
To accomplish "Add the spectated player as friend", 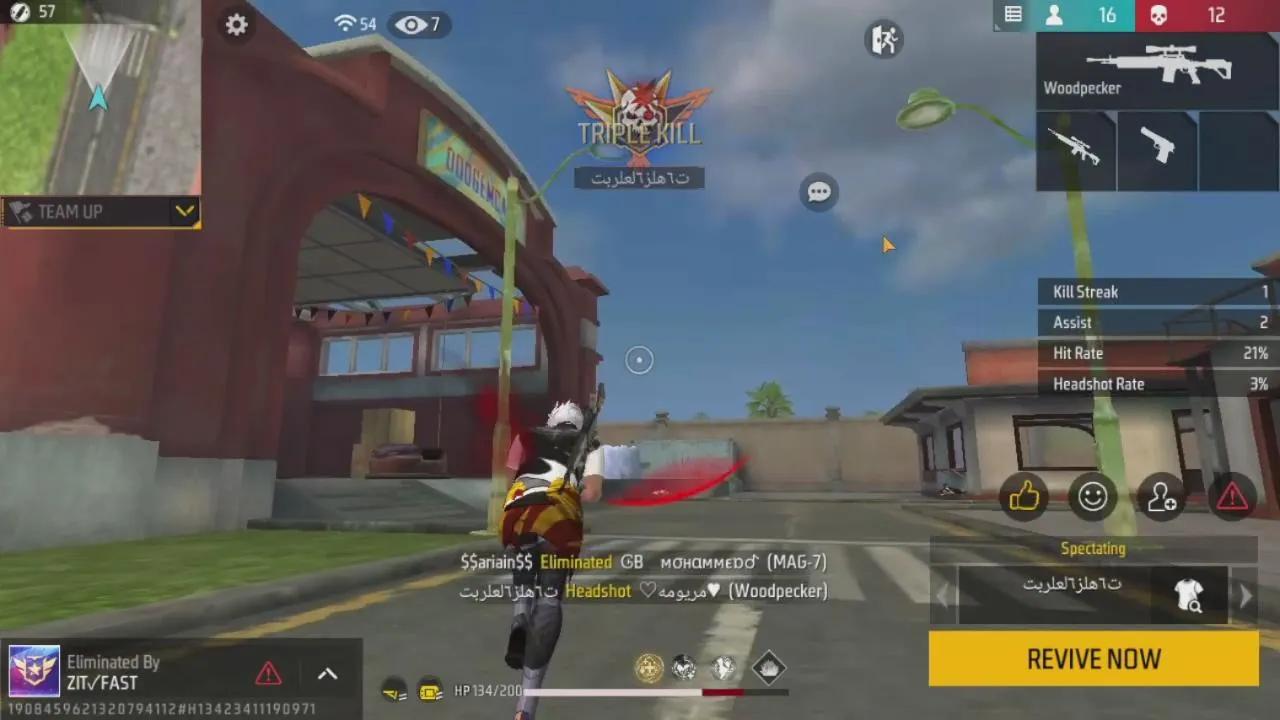I will click(x=1161, y=497).
